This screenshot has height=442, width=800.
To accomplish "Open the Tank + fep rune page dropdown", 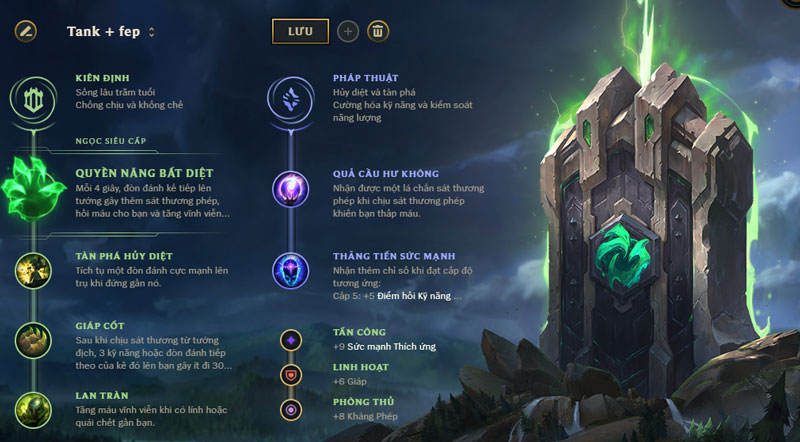I will coord(111,31).
